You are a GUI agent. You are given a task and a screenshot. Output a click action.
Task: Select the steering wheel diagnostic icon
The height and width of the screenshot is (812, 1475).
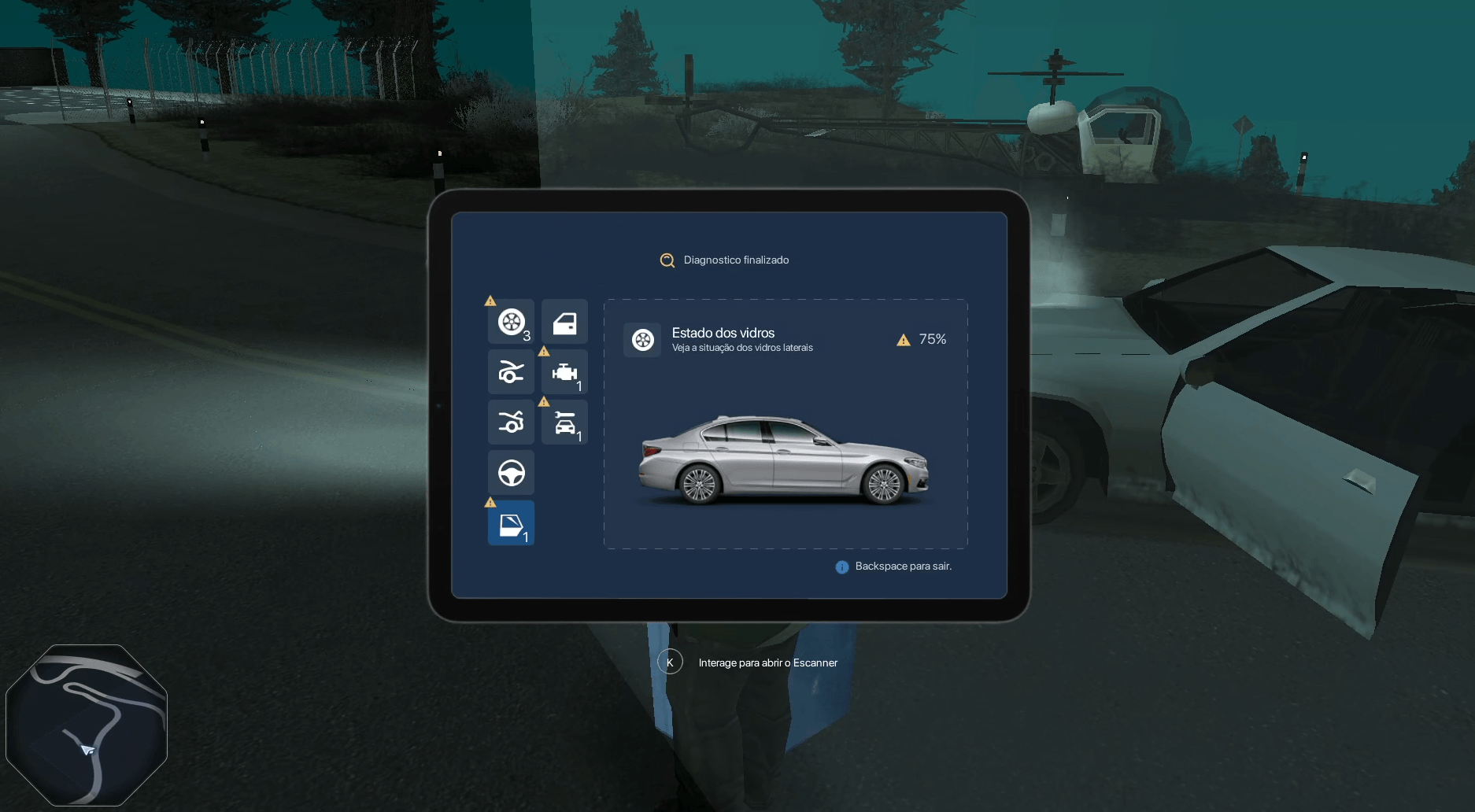click(511, 473)
